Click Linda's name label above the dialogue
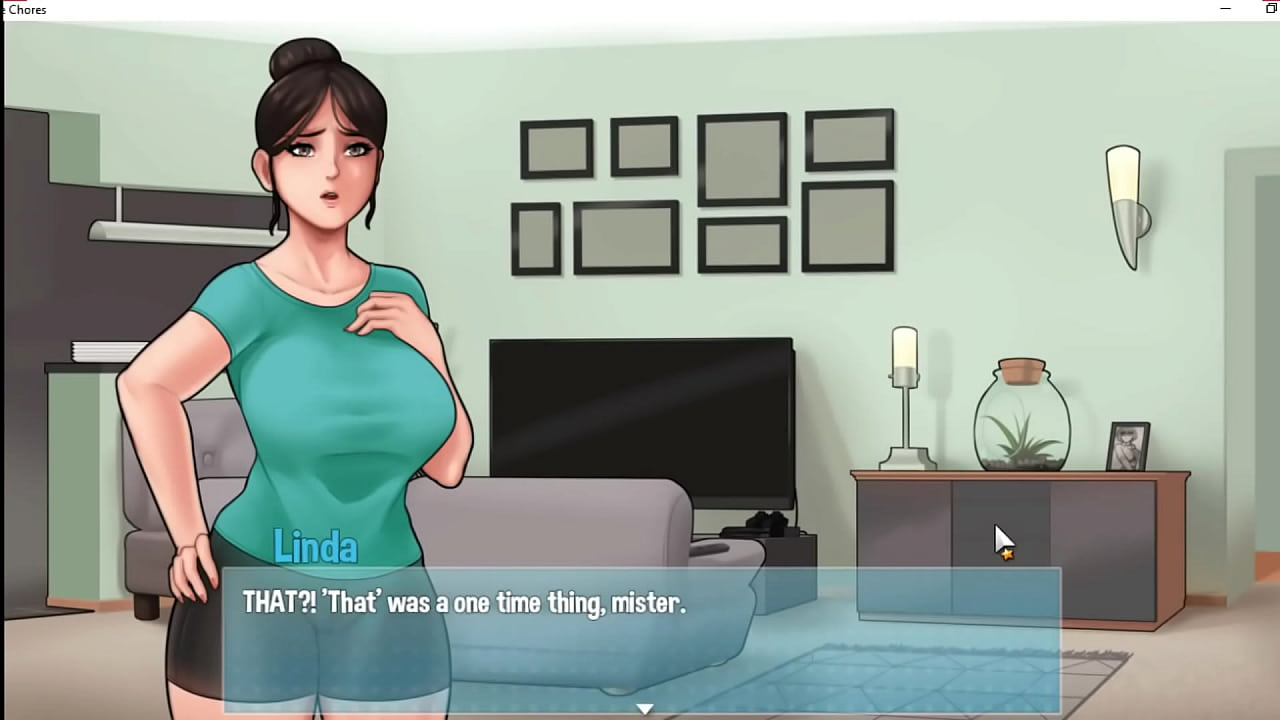1280x720 pixels. point(316,547)
